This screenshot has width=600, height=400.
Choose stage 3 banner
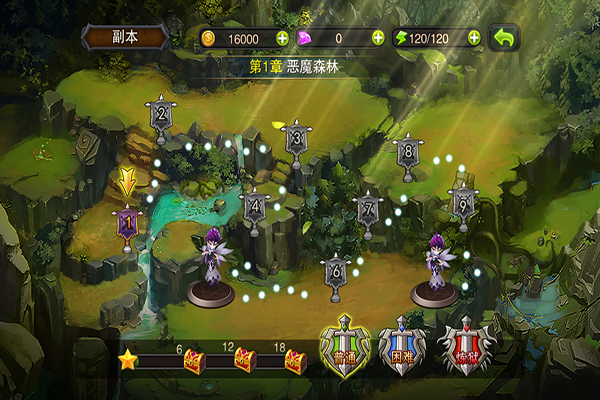295,139
